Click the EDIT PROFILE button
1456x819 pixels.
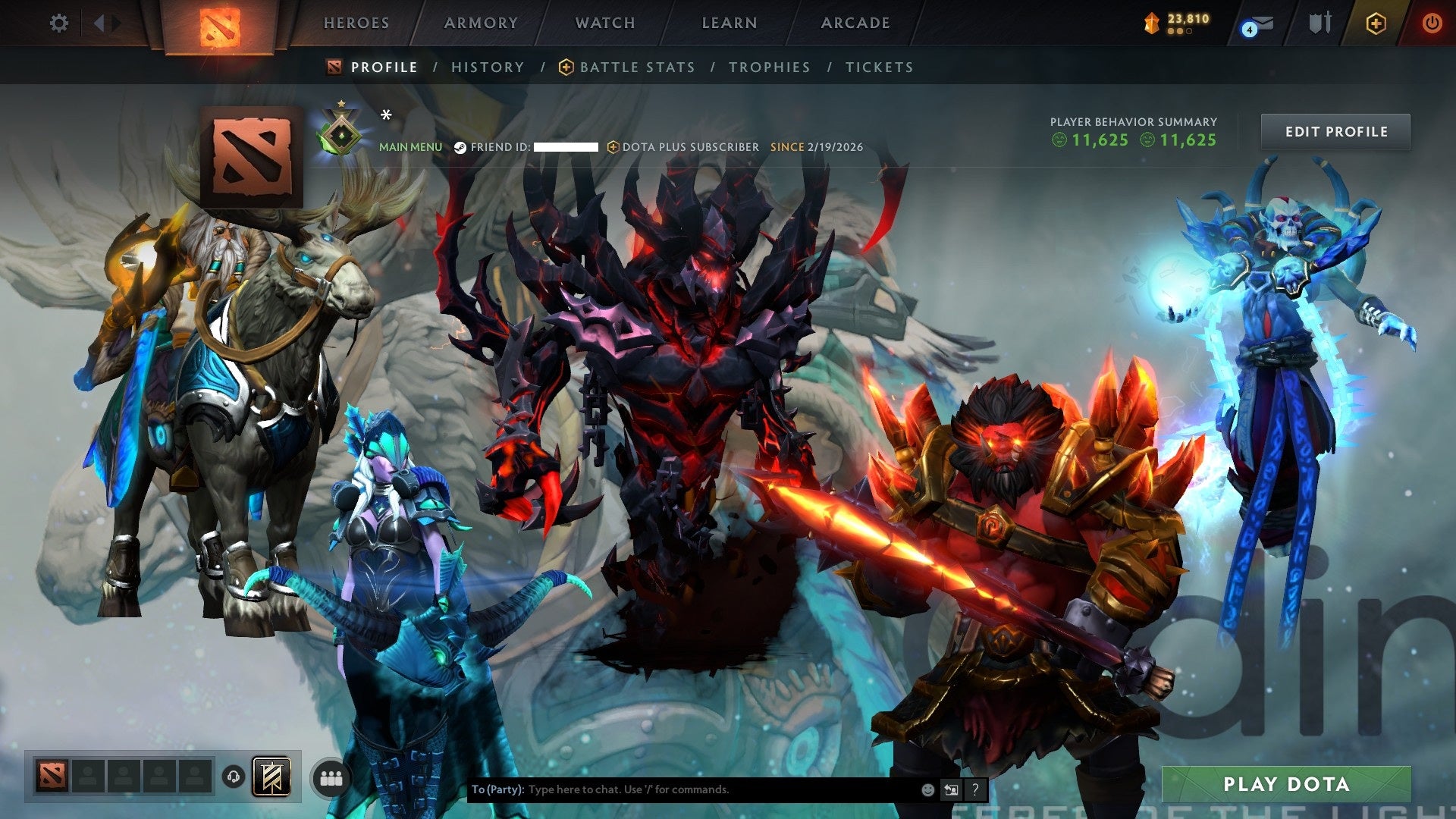click(x=1335, y=131)
